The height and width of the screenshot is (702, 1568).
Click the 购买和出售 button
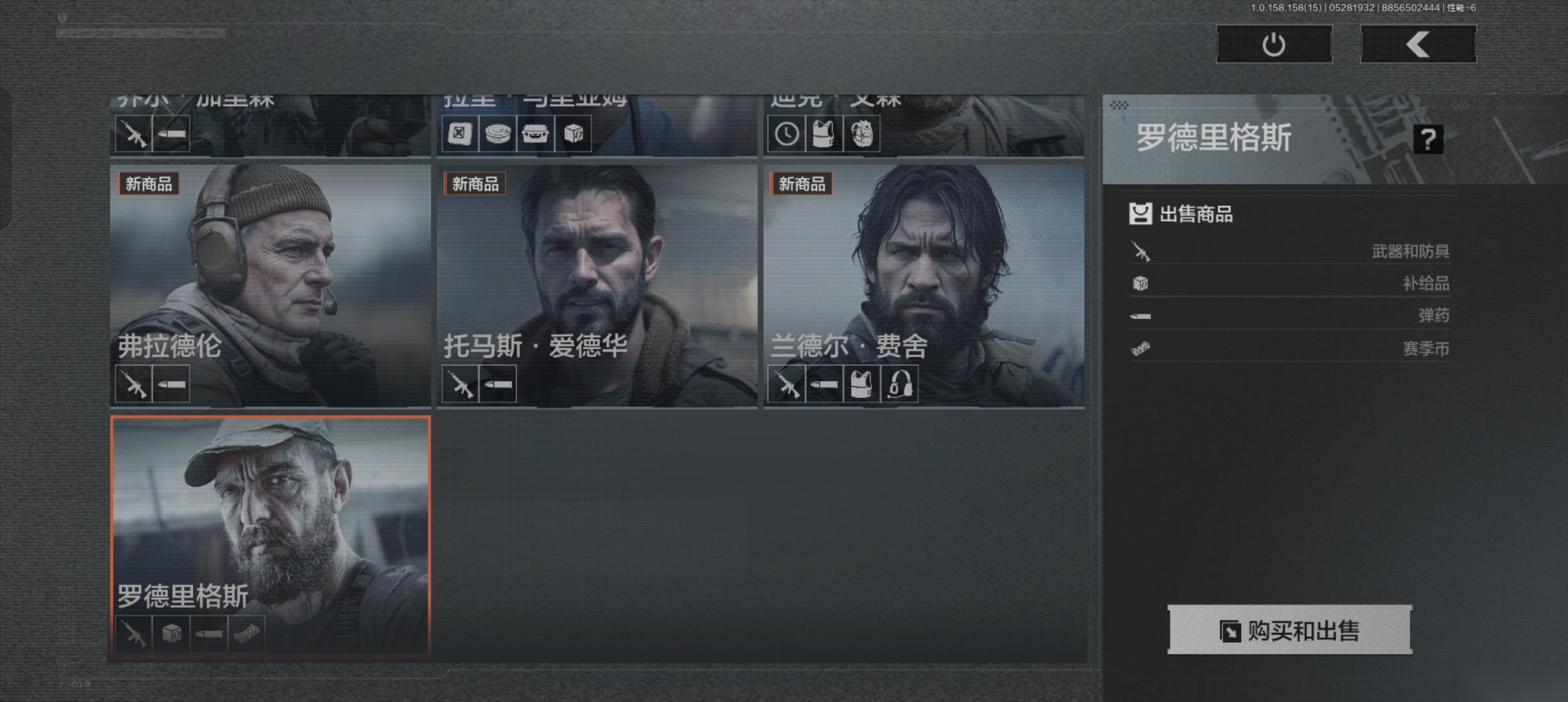(x=1290, y=630)
